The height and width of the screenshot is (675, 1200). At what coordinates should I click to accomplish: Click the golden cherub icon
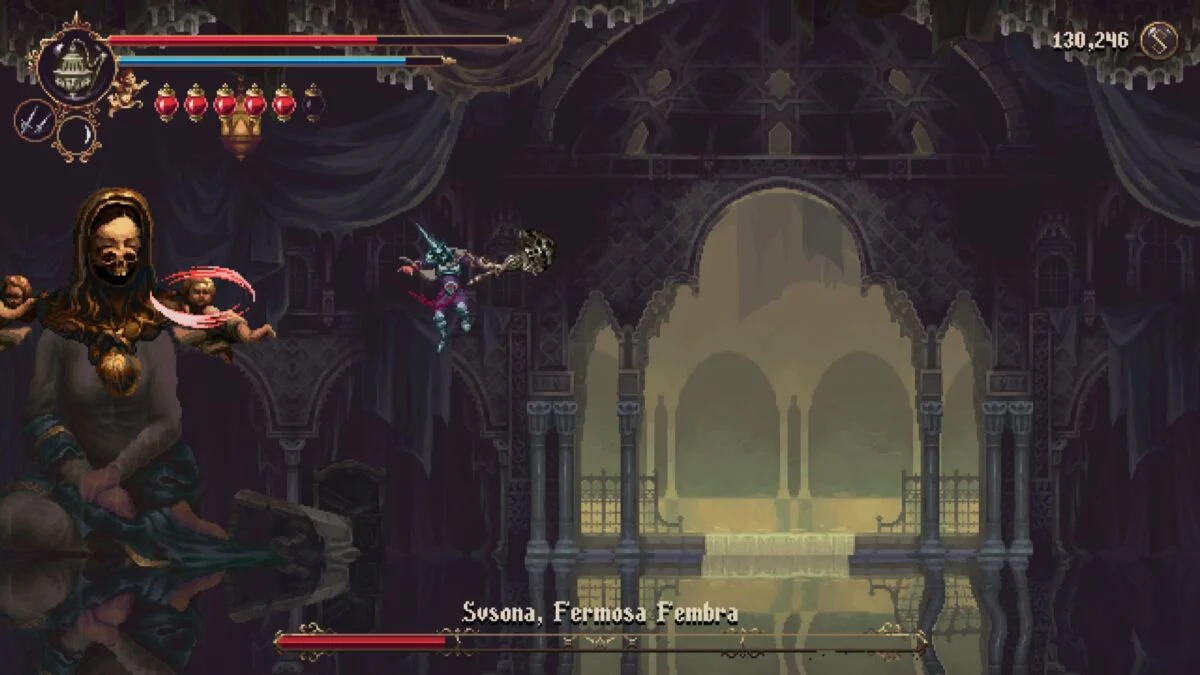click(128, 92)
